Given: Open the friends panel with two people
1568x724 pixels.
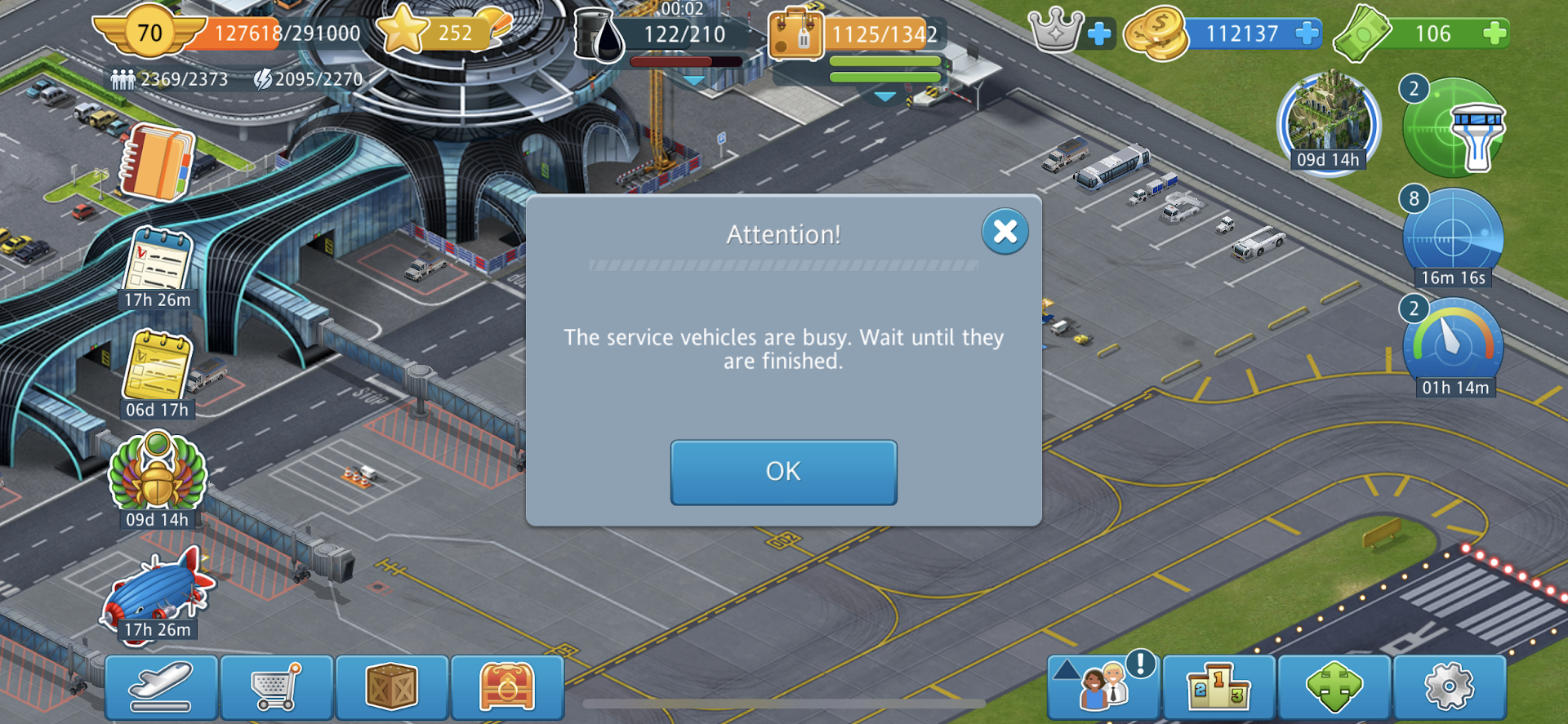Looking at the screenshot, I should point(1103,687).
